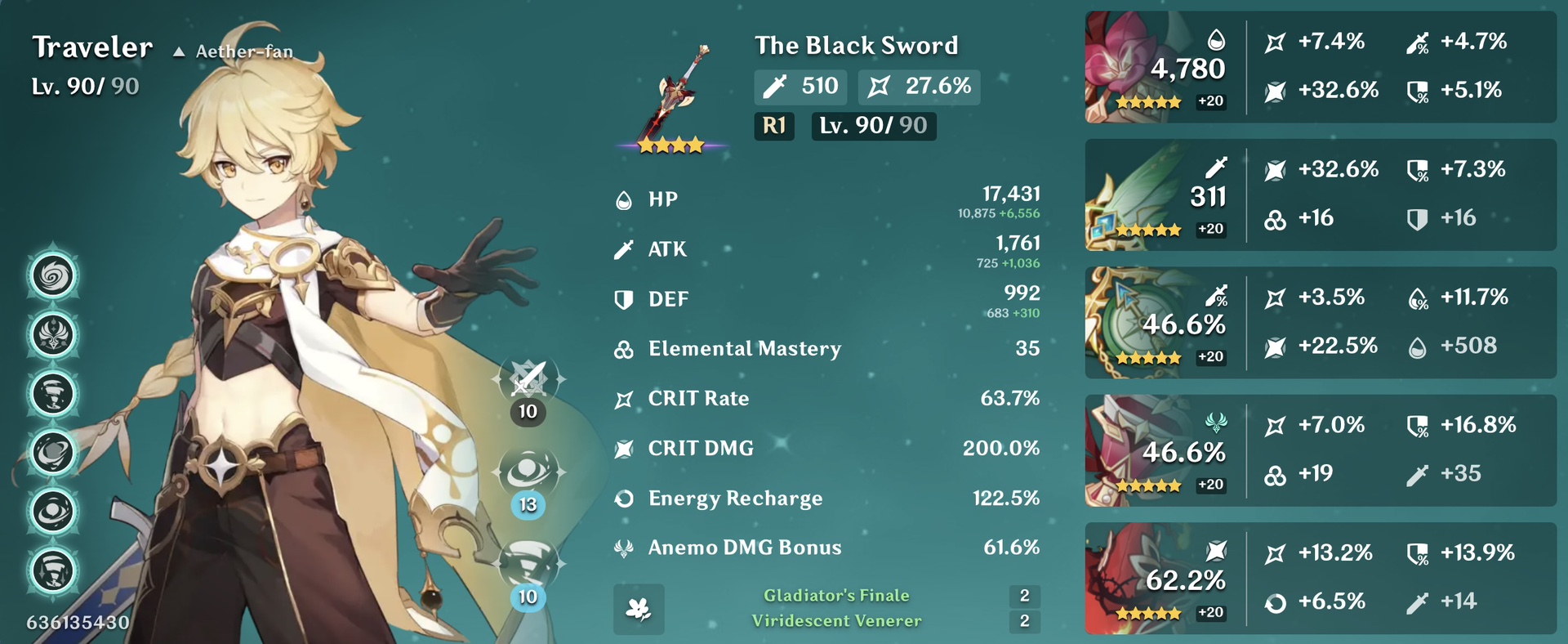Click the R1 refinement badge

point(773,126)
